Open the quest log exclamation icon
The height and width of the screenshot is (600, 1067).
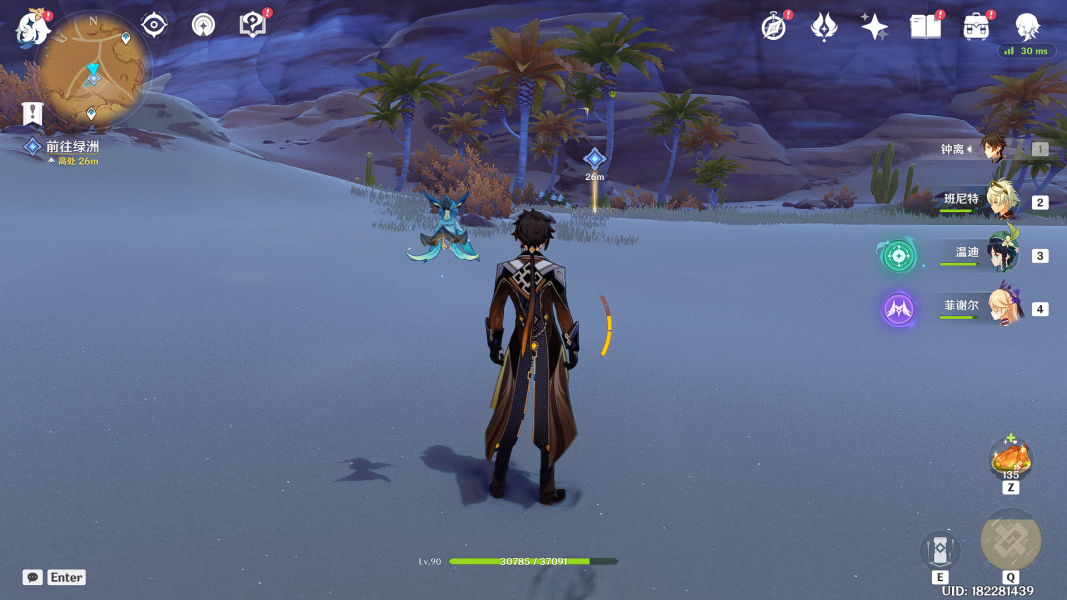point(33,113)
